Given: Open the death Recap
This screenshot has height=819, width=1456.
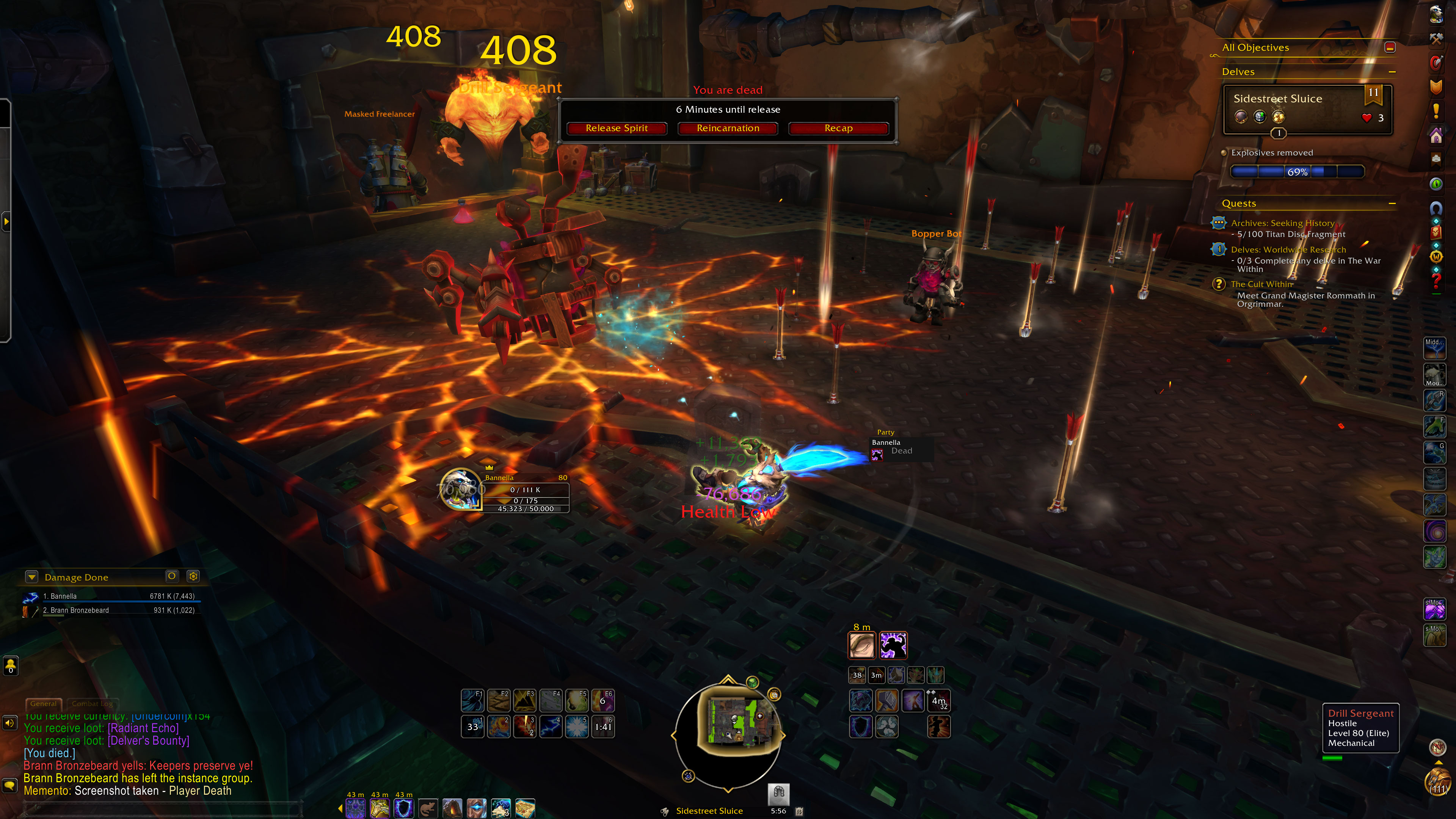Looking at the screenshot, I should point(838,128).
